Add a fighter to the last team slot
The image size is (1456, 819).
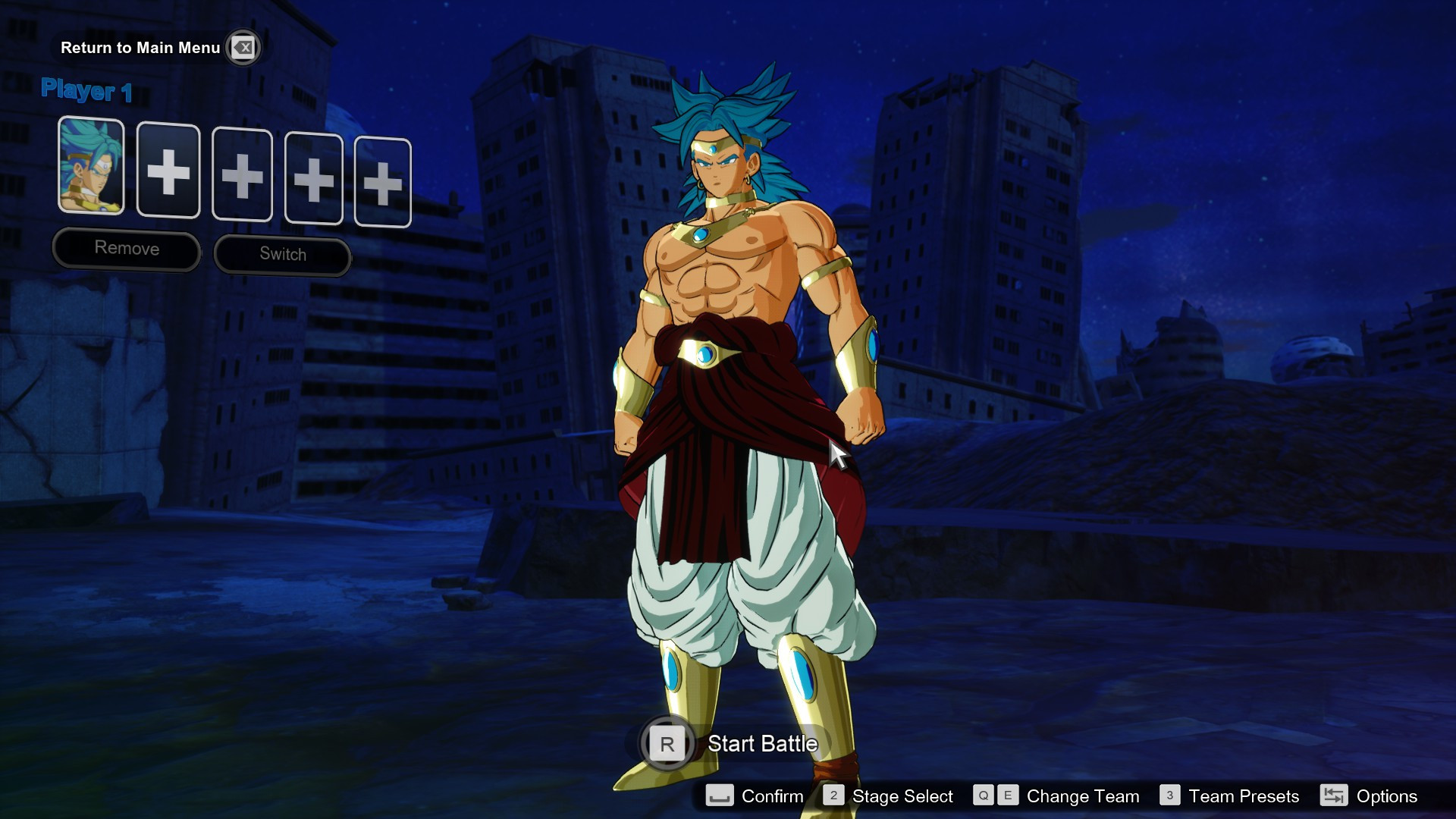pyautogui.click(x=382, y=181)
